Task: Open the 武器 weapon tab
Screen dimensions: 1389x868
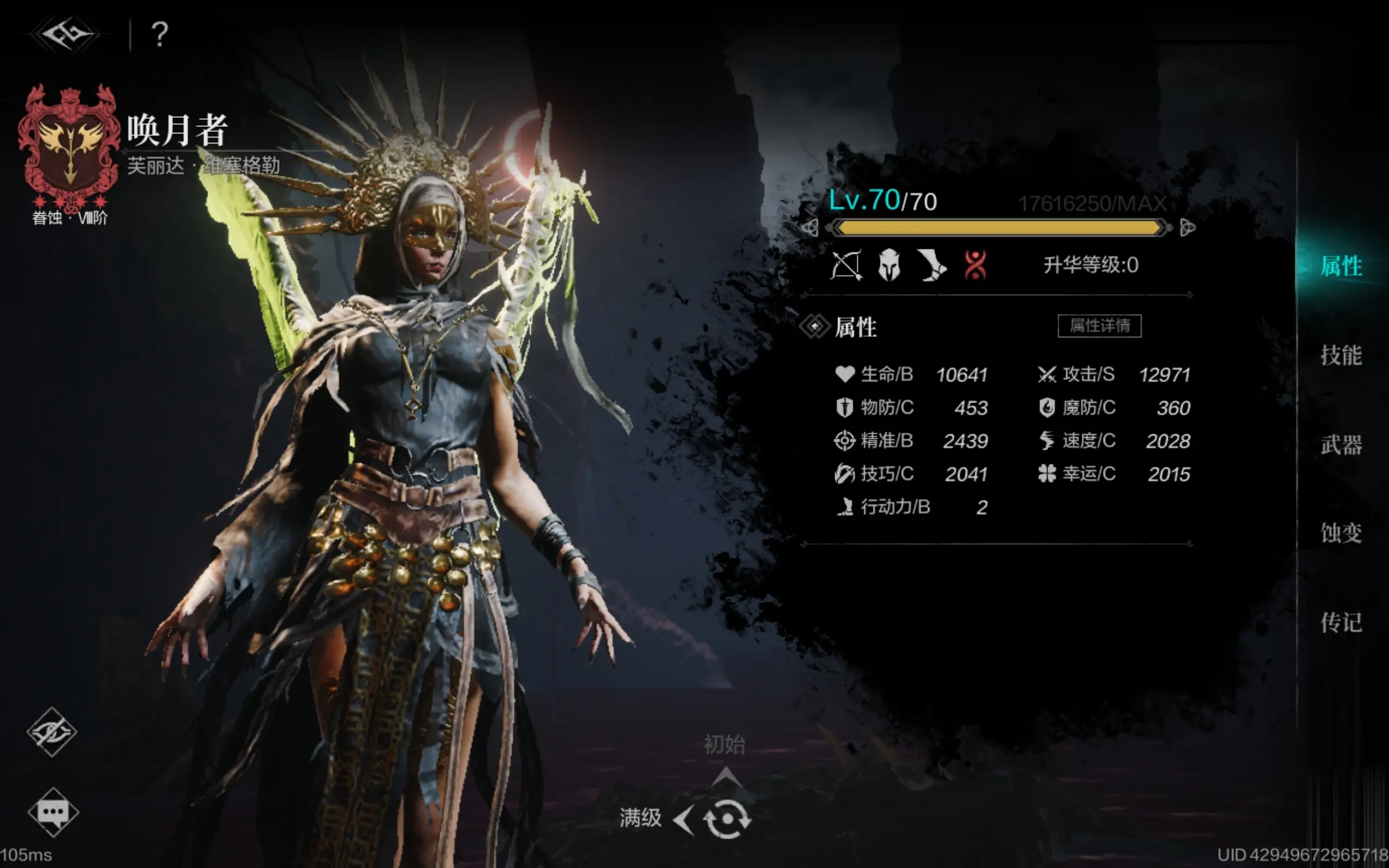Action: (1341, 445)
